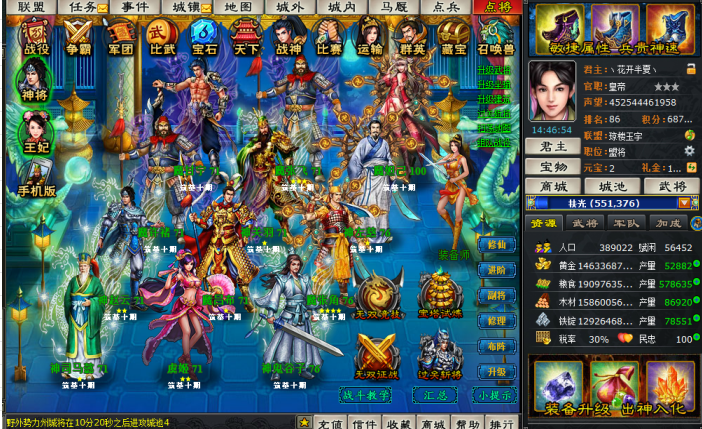Click the 宝石 gem icon
Screen dimensions: 702x429
(204, 36)
